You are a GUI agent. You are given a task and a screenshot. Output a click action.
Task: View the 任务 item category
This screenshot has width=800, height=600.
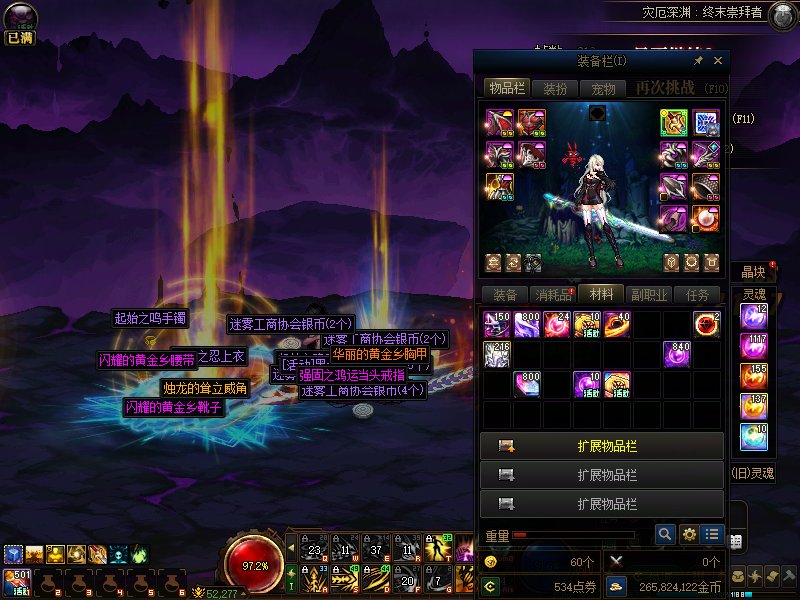pyautogui.click(x=697, y=295)
